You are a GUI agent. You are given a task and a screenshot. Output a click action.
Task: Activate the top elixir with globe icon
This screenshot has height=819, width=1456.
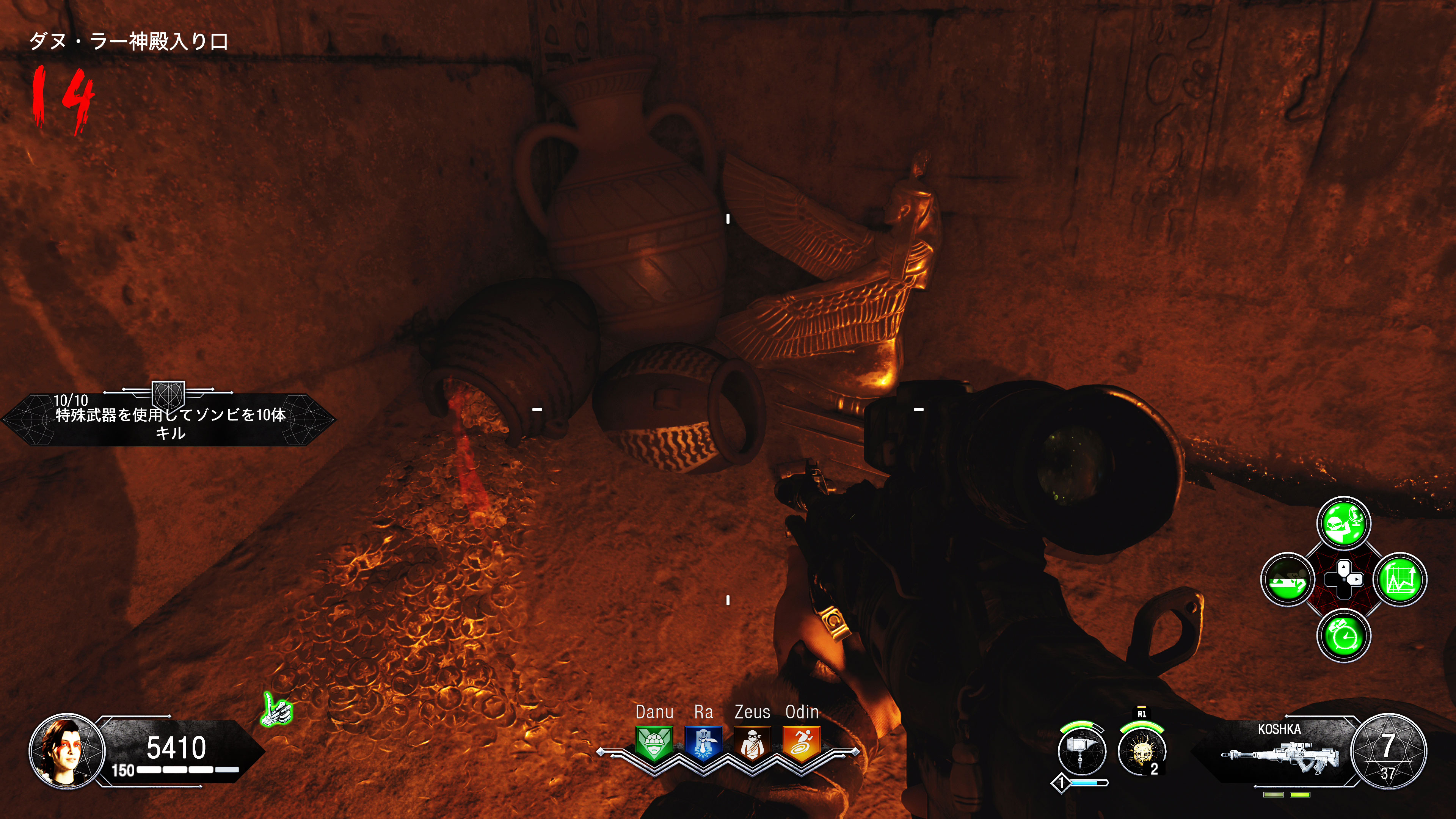click(x=1343, y=523)
